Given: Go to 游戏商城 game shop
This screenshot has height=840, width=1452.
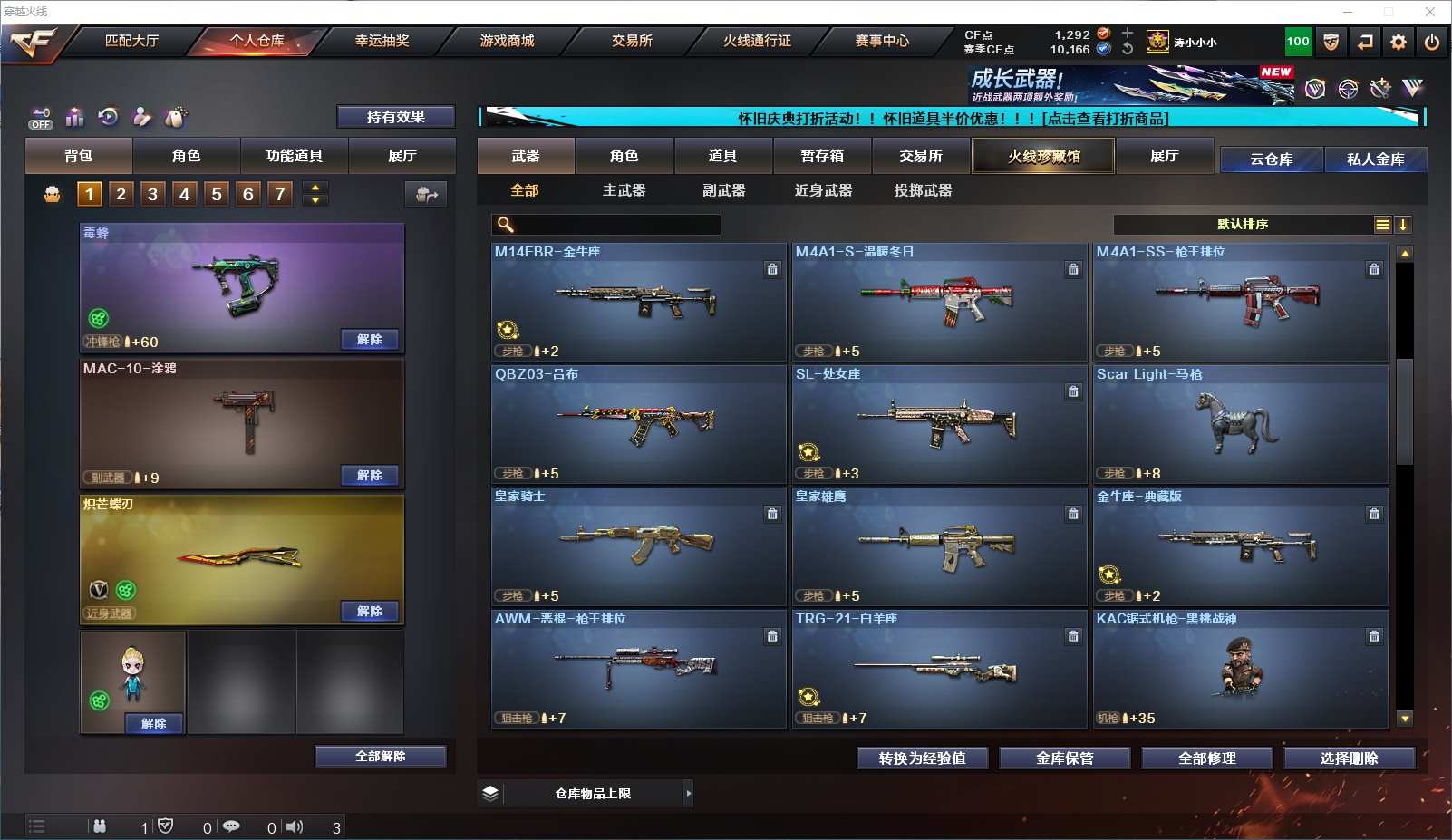Looking at the screenshot, I should coord(507,41).
